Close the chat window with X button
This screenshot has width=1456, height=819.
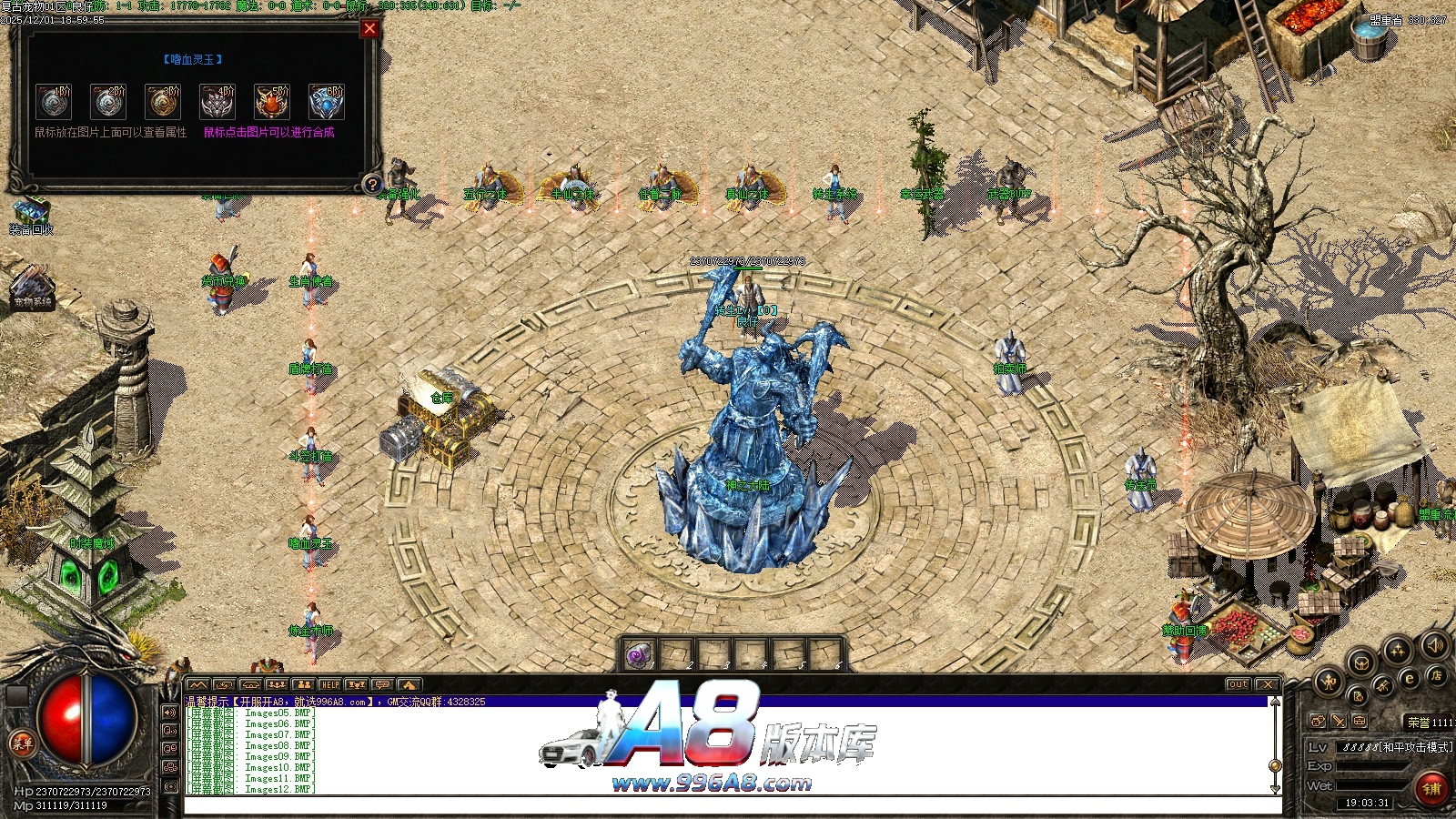pos(1267,684)
